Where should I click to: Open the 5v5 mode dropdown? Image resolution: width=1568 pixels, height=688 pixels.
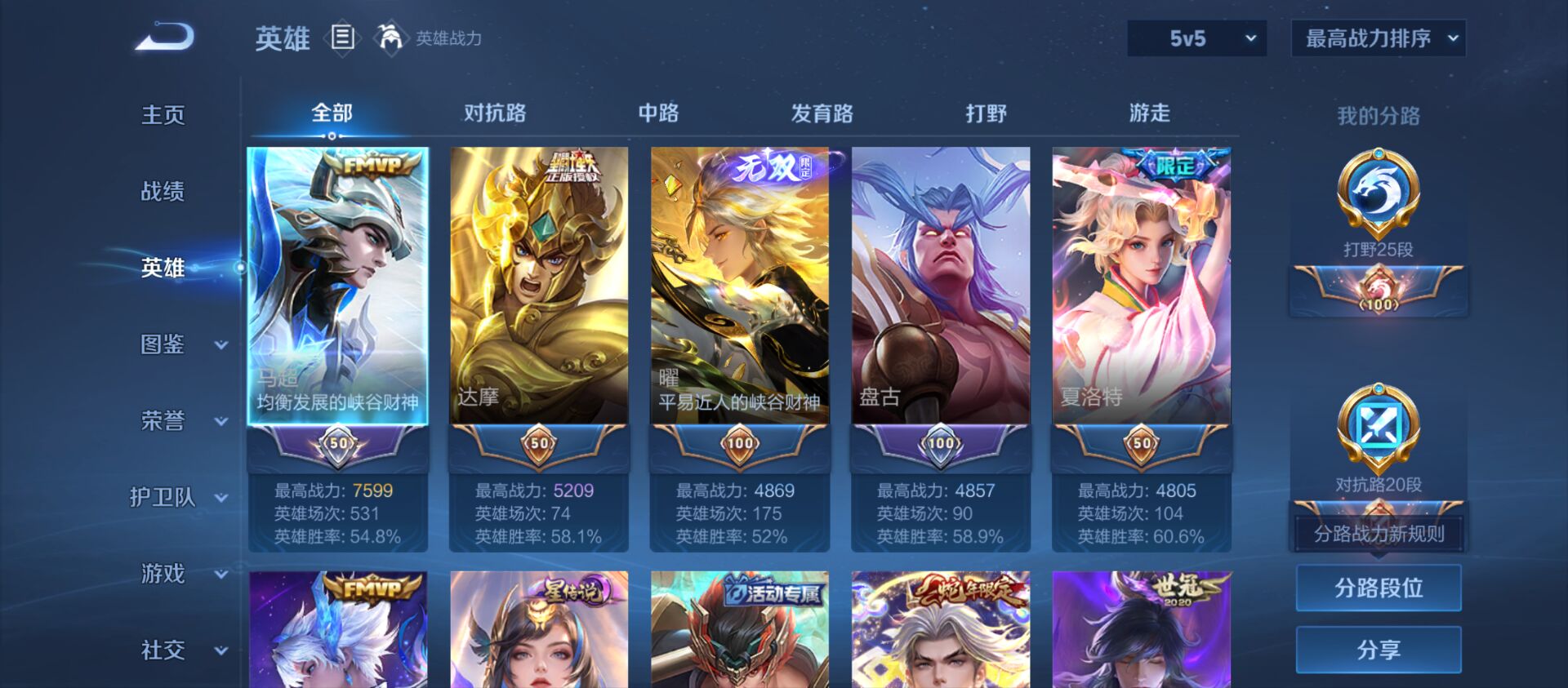click(1196, 38)
